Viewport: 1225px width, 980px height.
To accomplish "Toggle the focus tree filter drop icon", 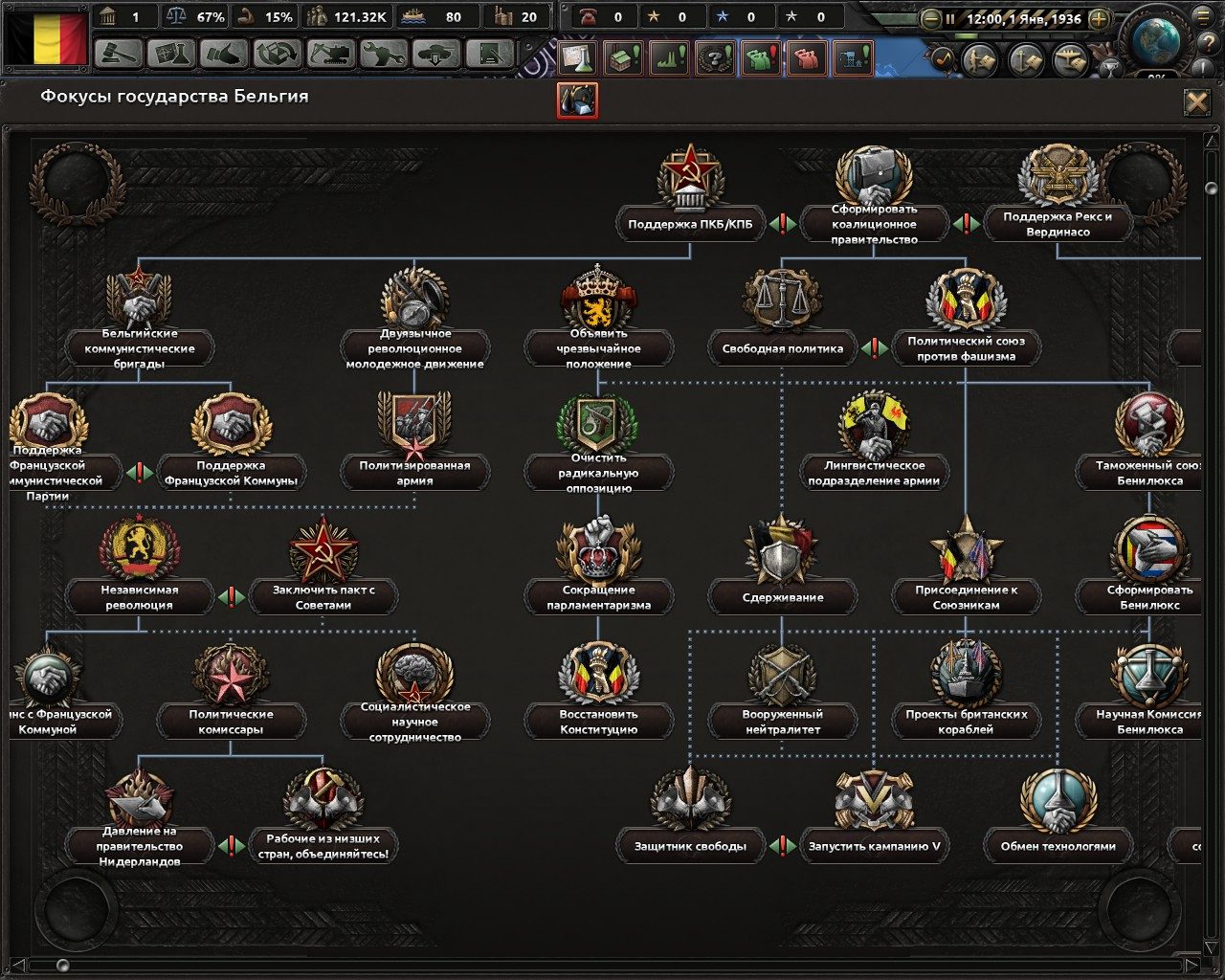I will tap(576, 101).
